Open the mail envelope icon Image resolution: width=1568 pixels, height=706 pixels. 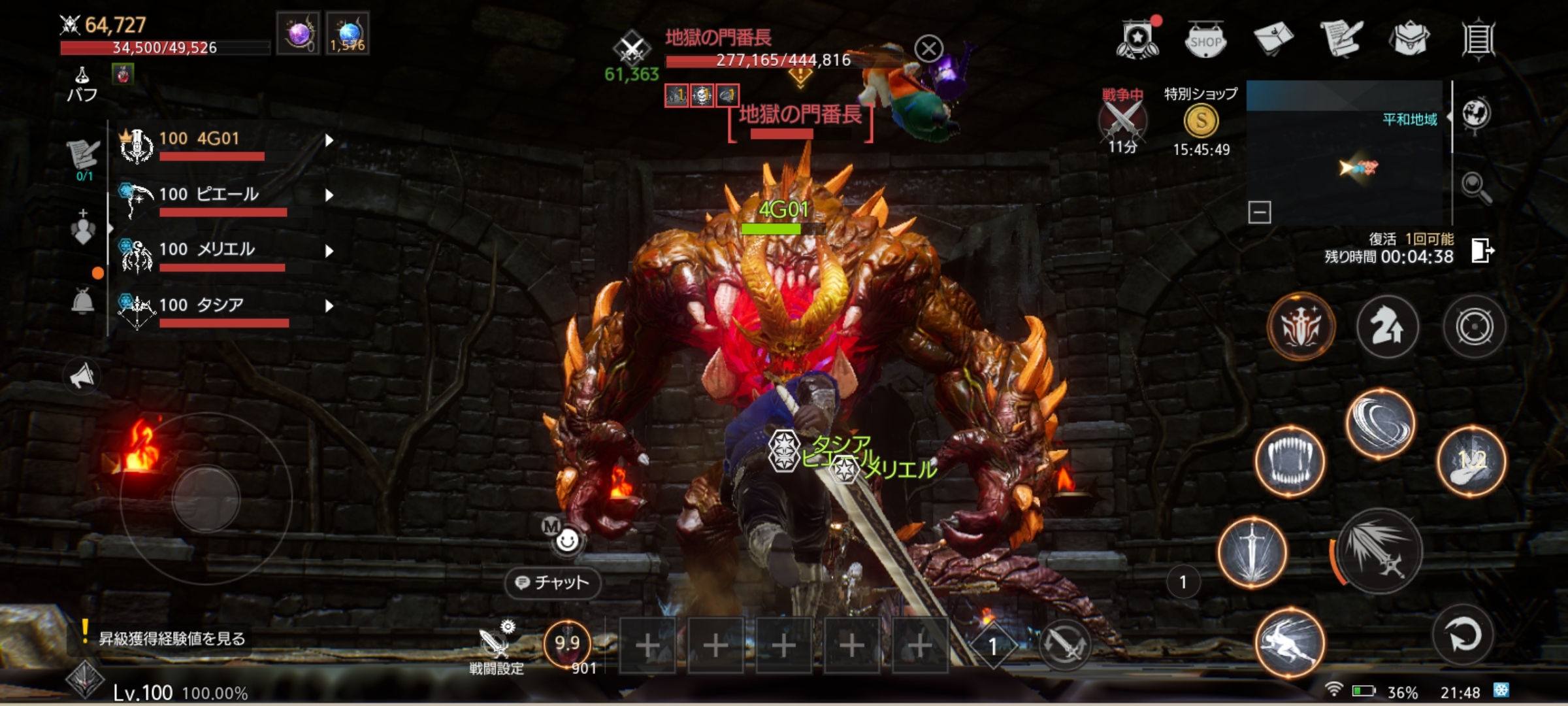[1273, 39]
